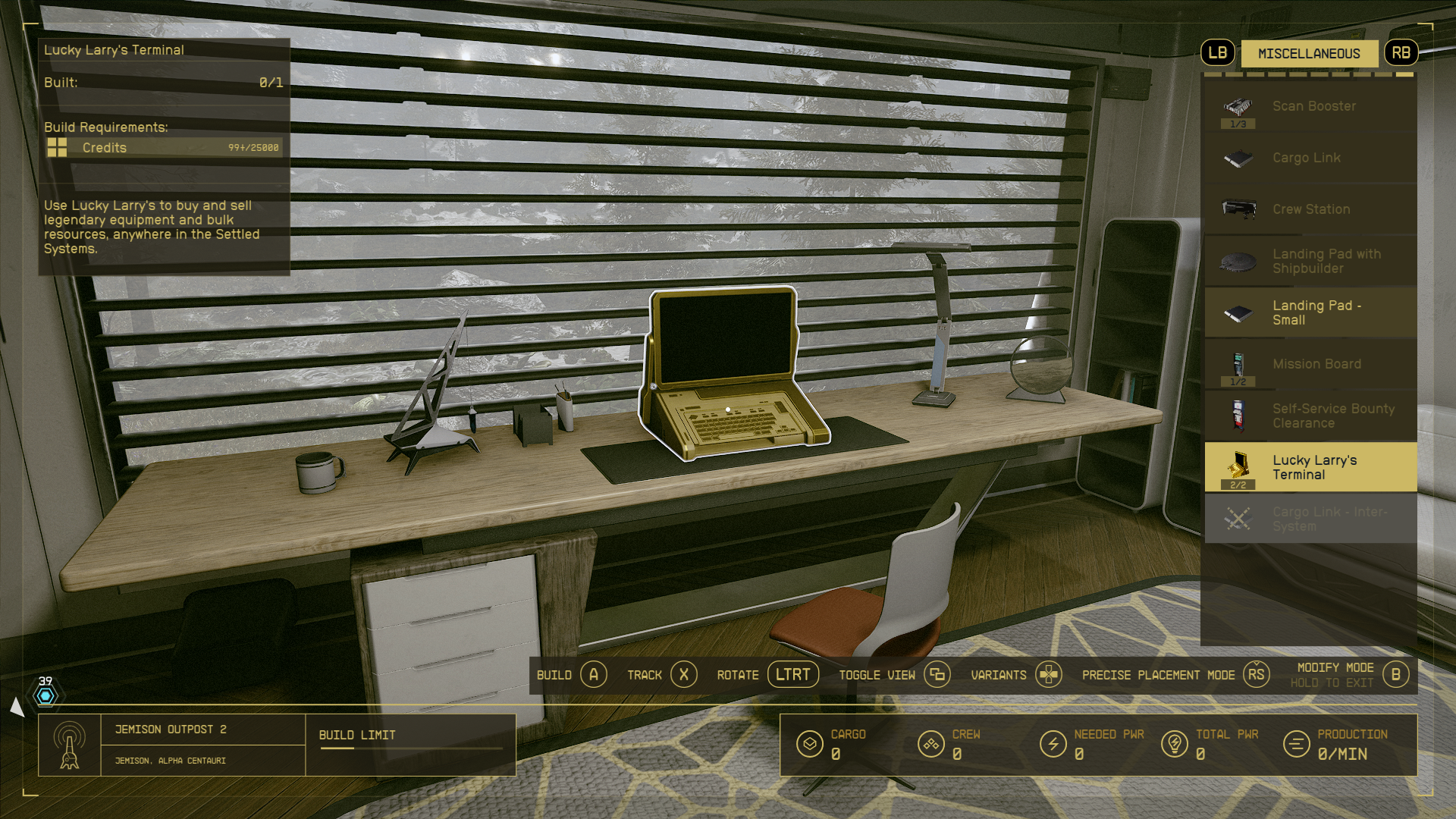
Task: Open next category with RB
Action: 1401,52
